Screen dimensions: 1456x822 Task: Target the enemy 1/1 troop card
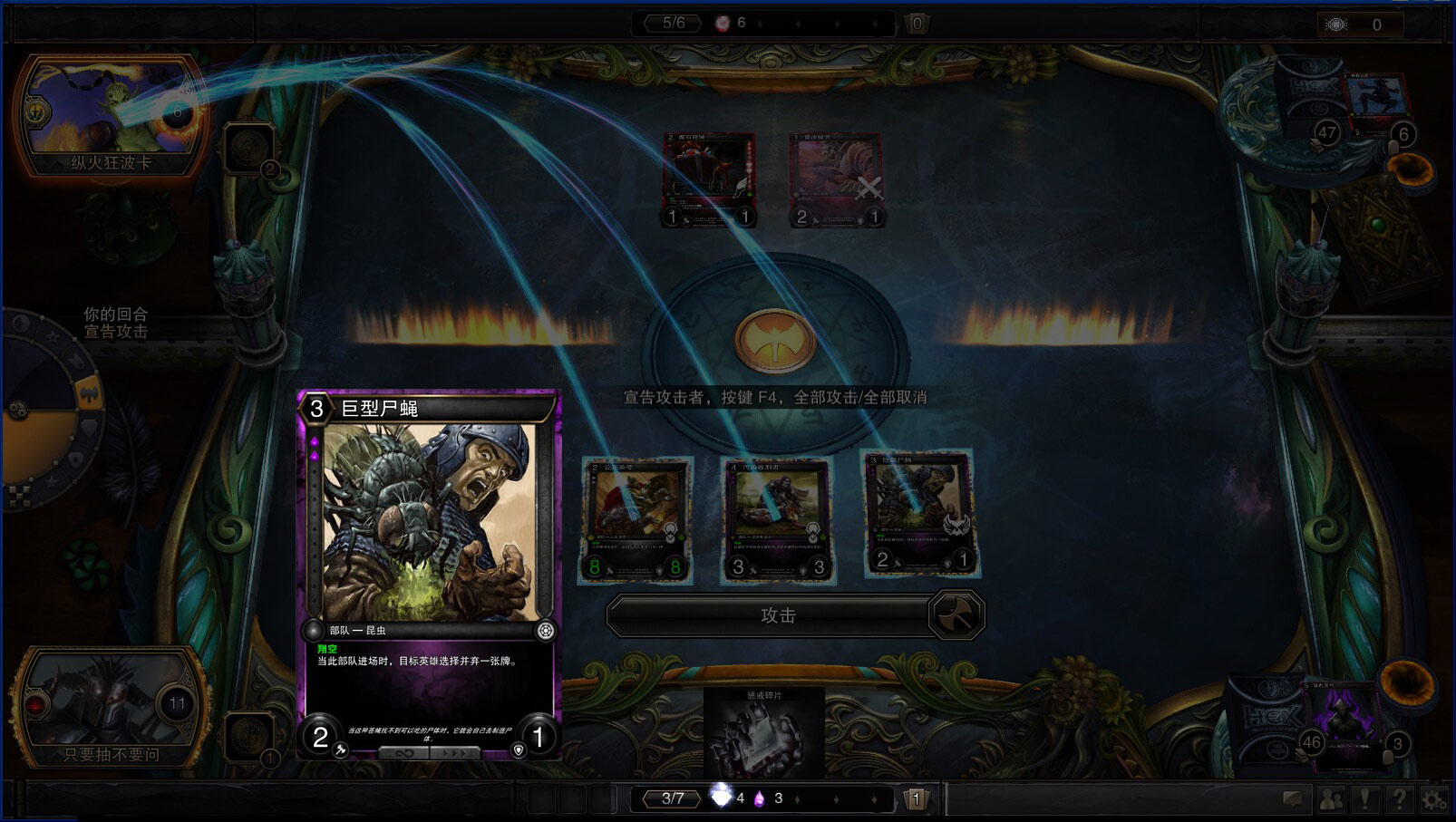pyautogui.click(x=708, y=179)
